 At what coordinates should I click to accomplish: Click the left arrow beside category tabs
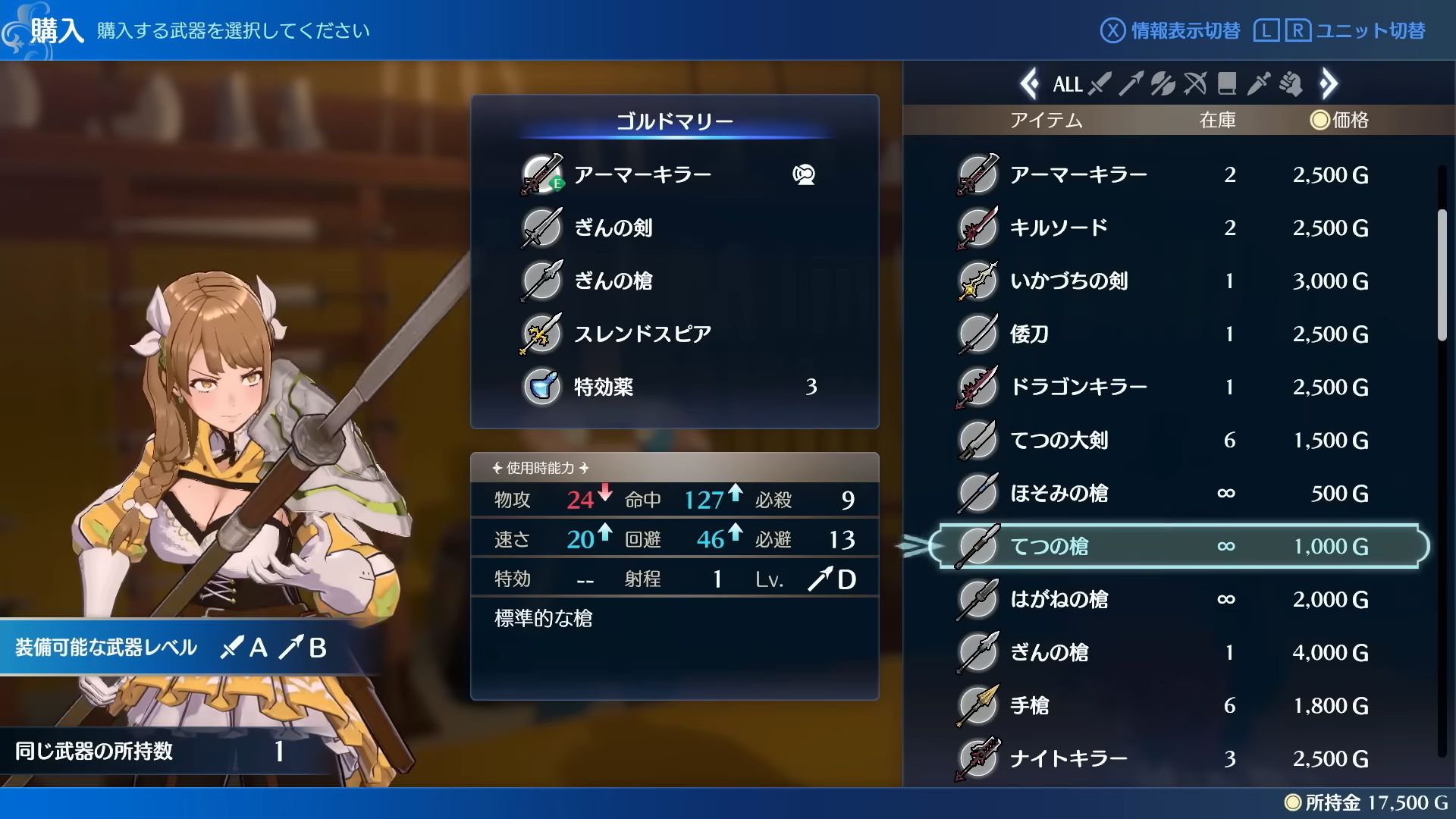click(x=1029, y=84)
